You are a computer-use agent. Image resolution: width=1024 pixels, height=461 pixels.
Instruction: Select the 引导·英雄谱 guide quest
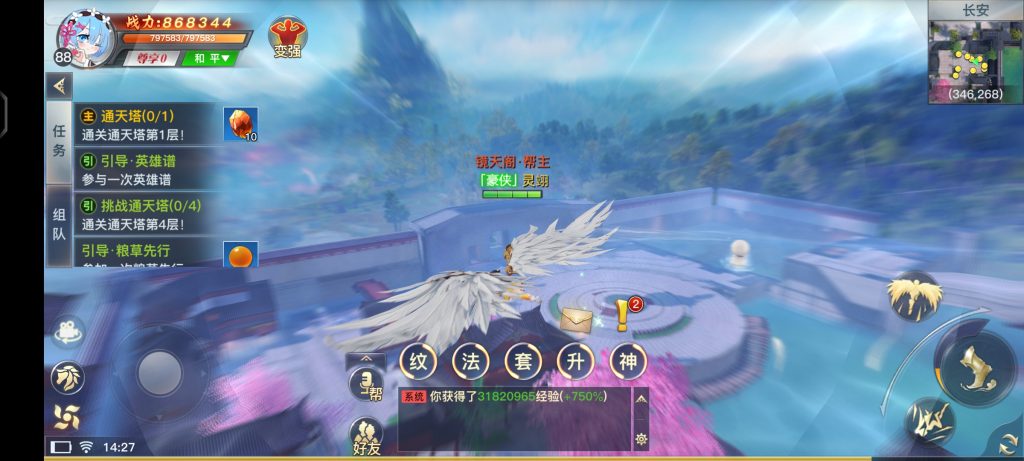[150, 169]
